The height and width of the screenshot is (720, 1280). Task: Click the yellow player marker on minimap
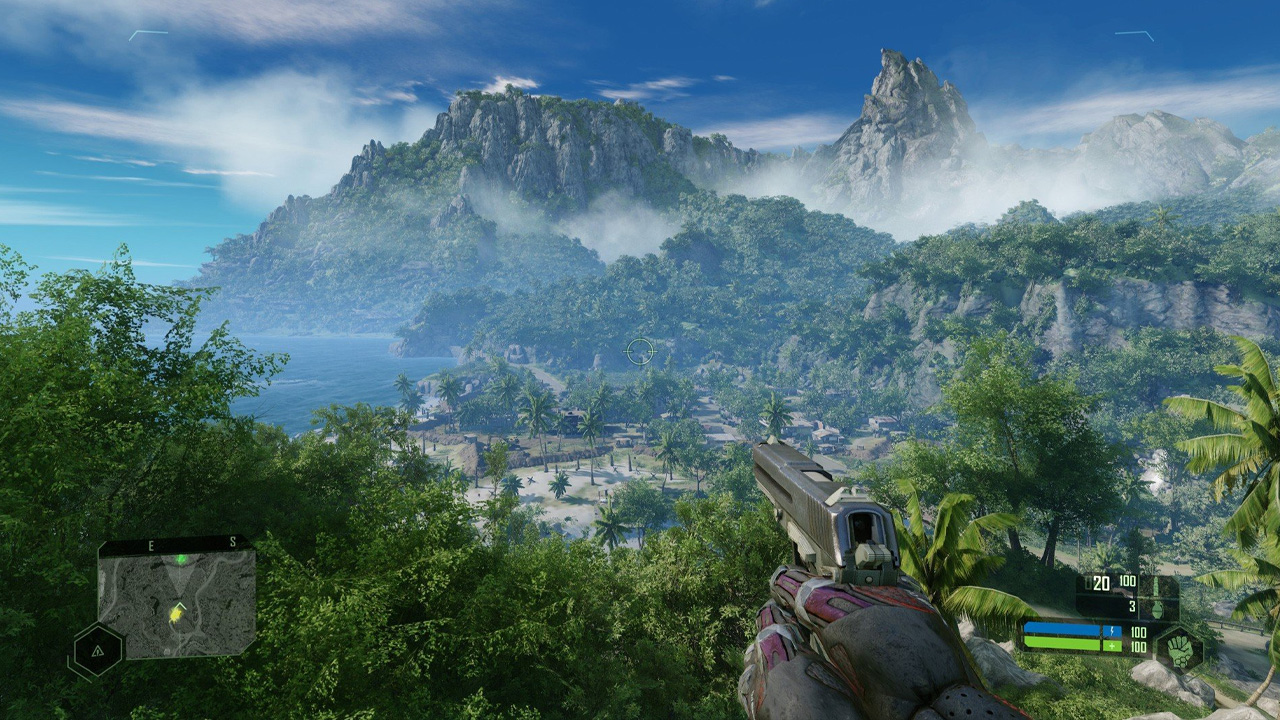[x=177, y=609]
